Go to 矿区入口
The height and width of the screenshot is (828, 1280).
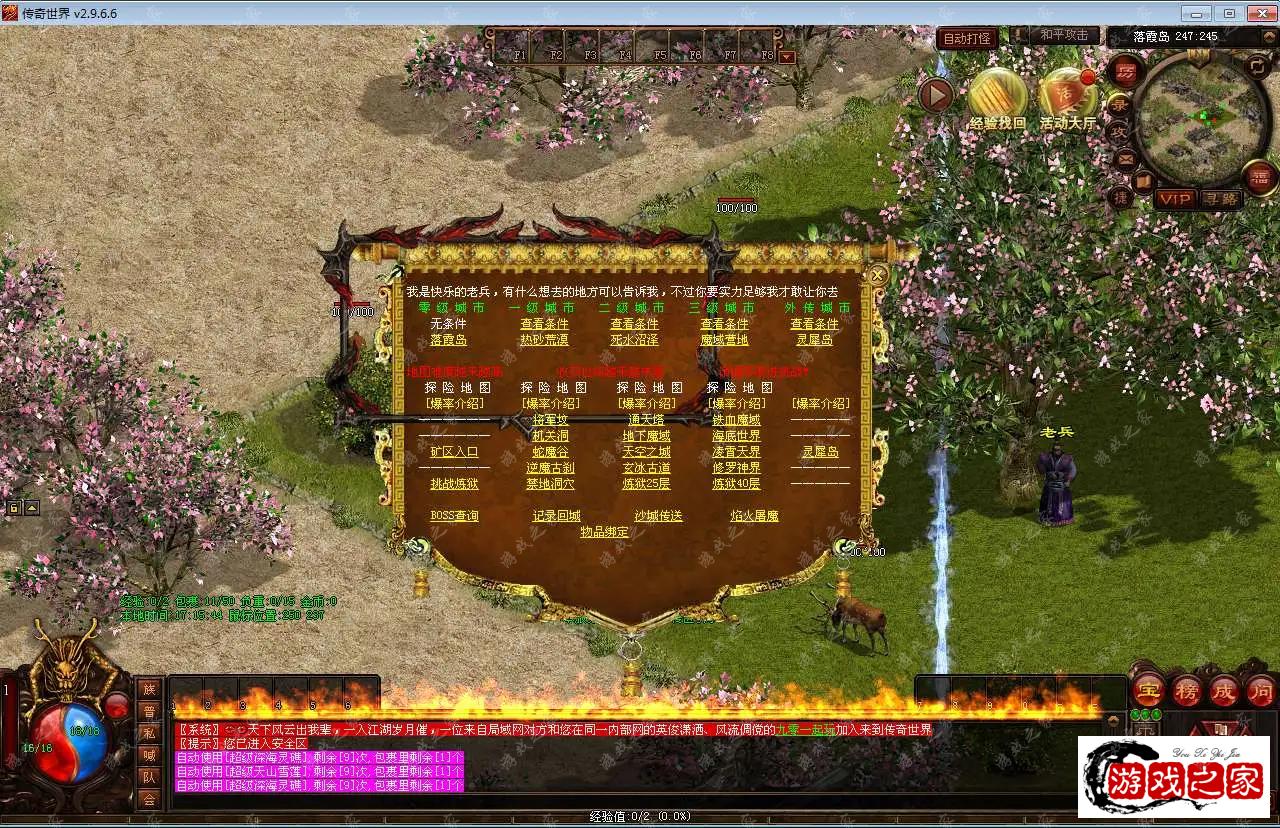[454, 452]
